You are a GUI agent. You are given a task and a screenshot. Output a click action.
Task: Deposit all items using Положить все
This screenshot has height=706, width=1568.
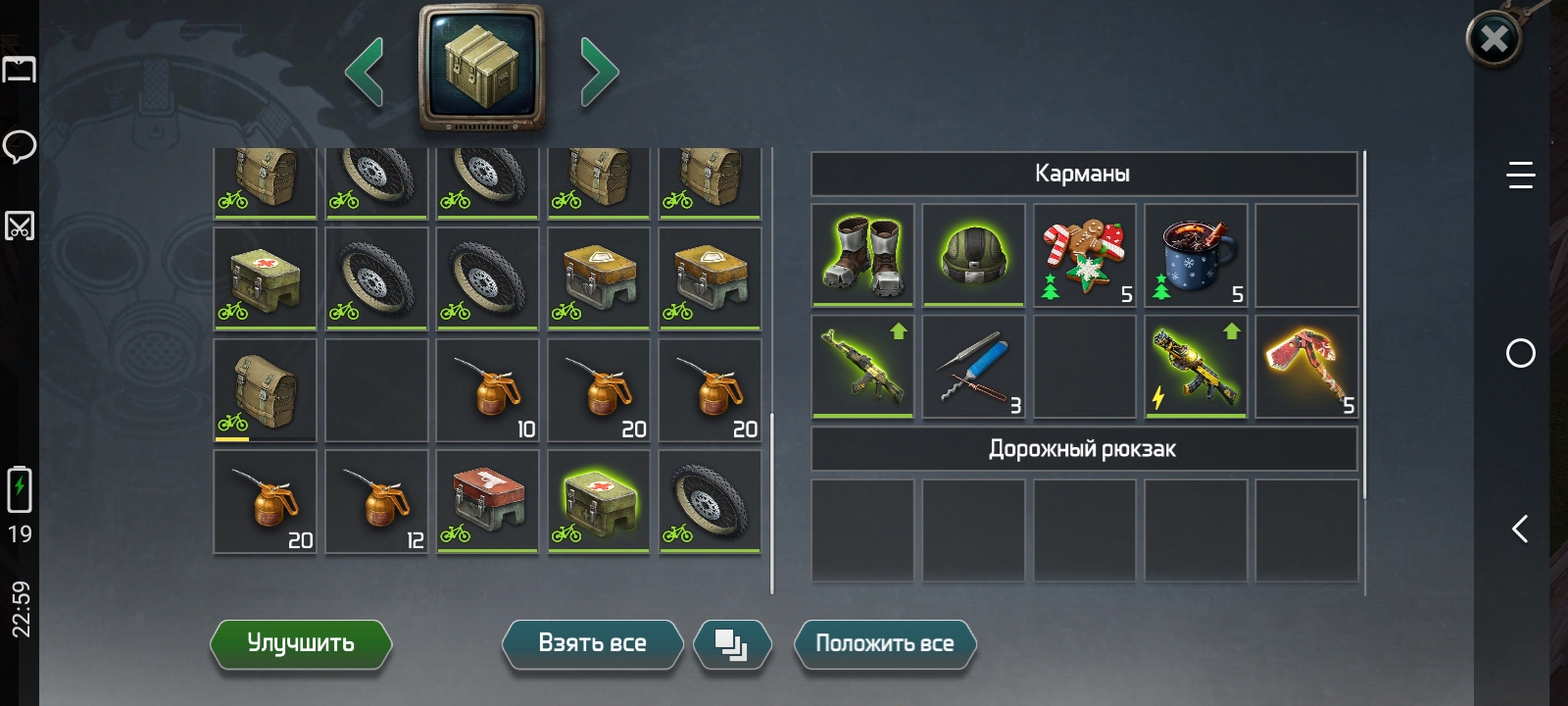[884, 644]
